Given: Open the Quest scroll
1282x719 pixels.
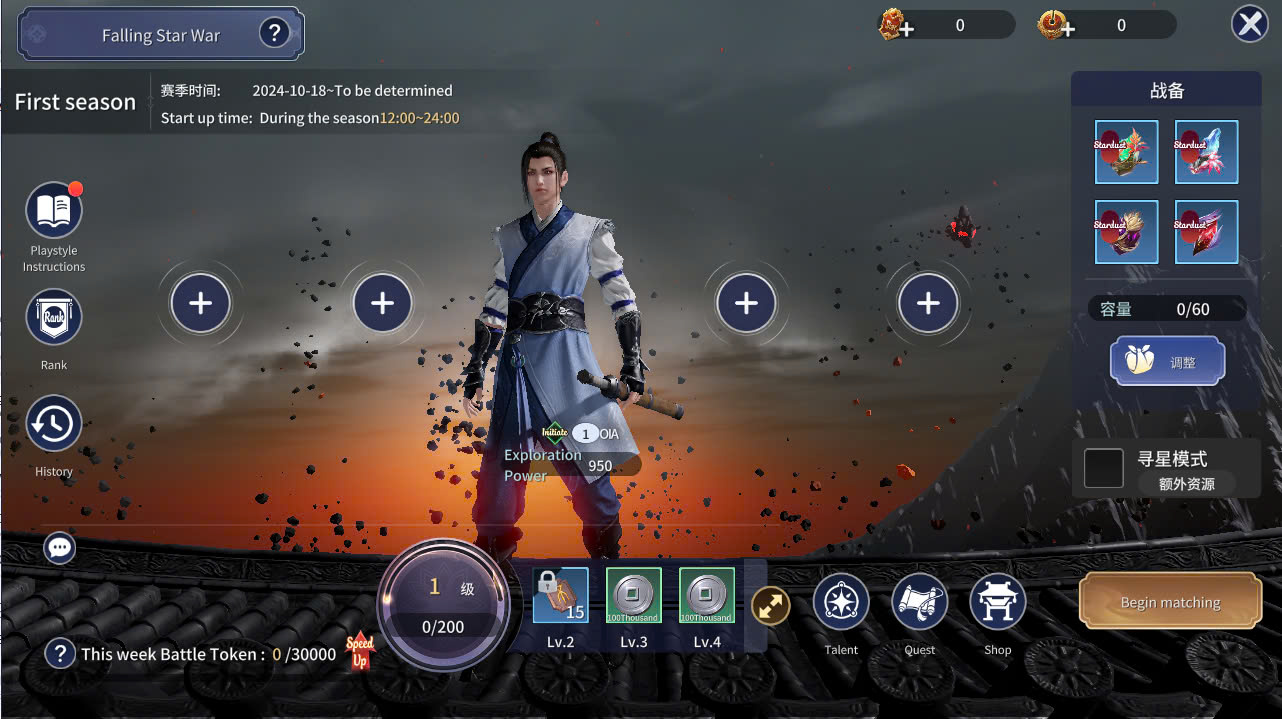Looking at the screenshot, I should pyautogui.click(x=919, y=603).
